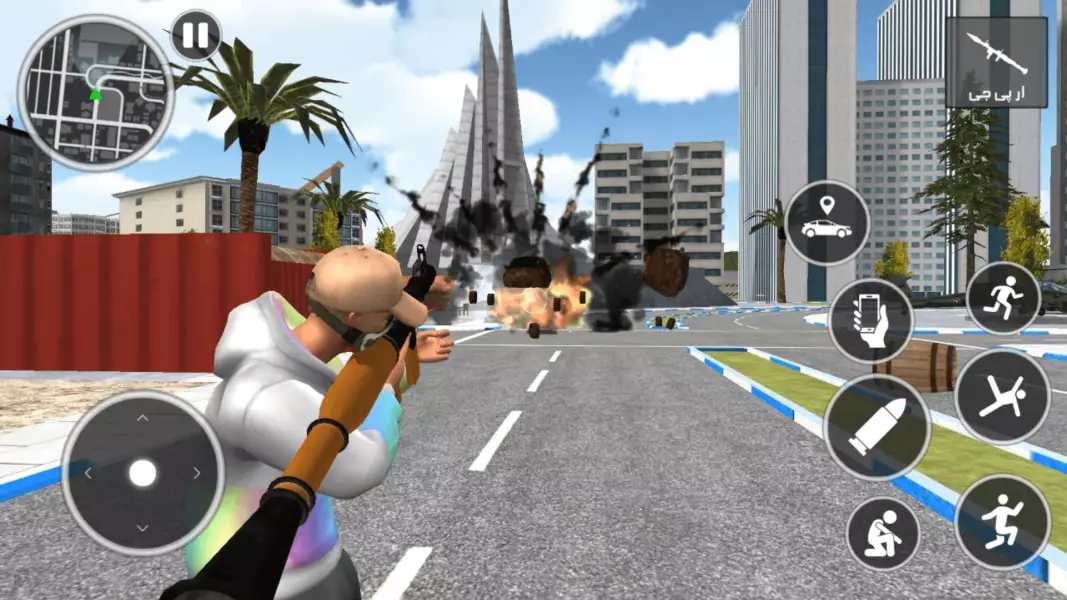Tap the virtual movement joystick
The image size is (1067, 600).
click(x=143, y=472)
